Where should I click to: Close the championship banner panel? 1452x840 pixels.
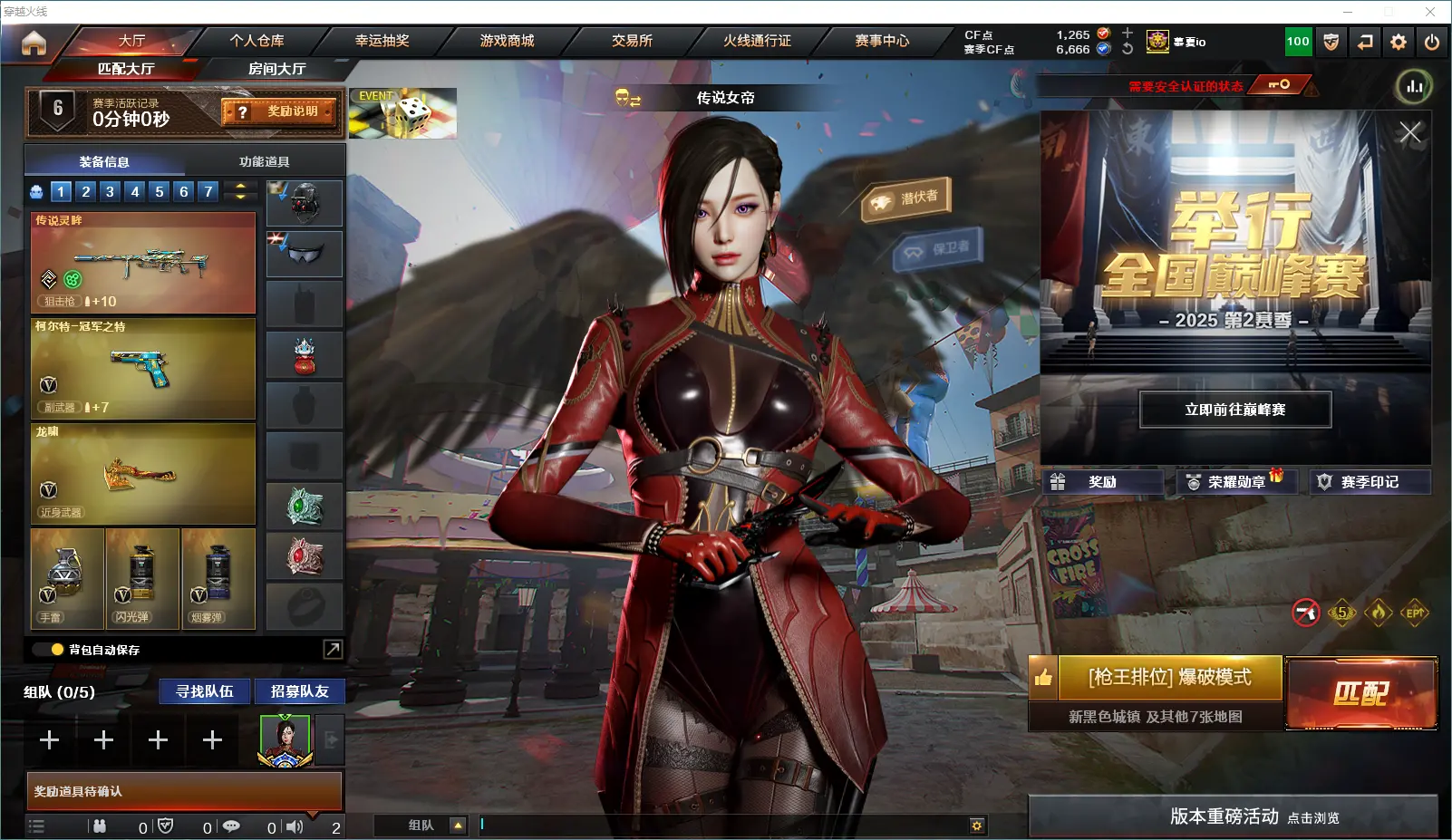point(1409,133)
